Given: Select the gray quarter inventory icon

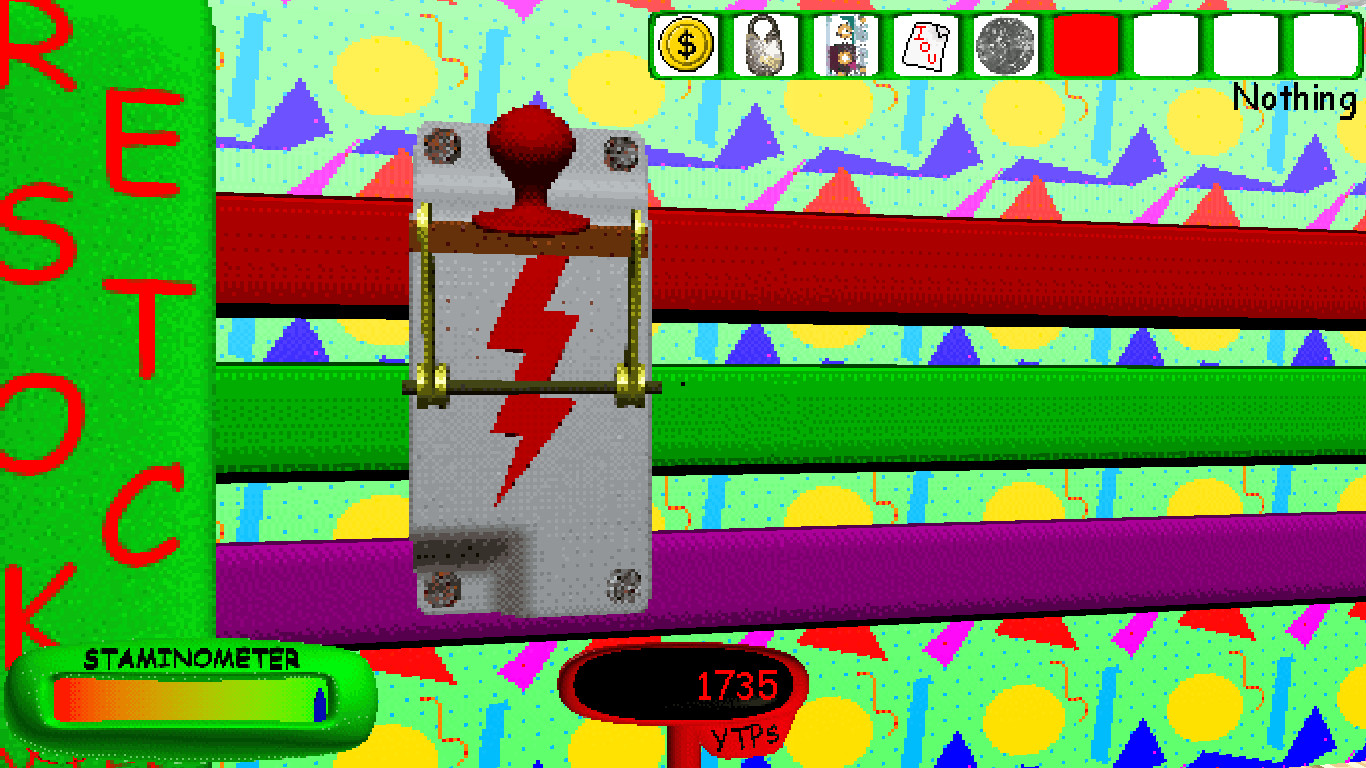Looking at the screenshot, I should [1005, 45].
